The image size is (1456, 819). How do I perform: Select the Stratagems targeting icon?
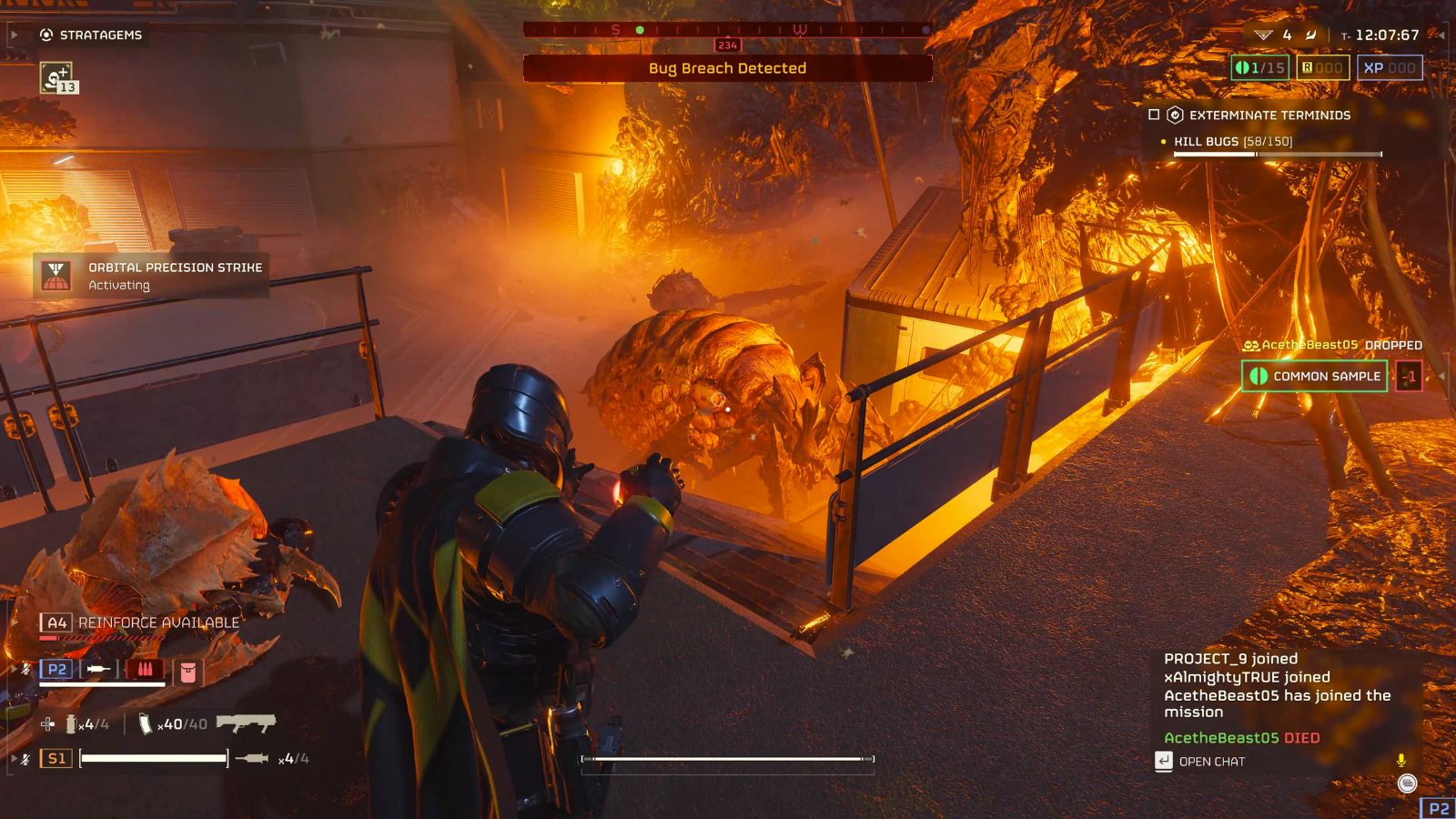[46, 35]
